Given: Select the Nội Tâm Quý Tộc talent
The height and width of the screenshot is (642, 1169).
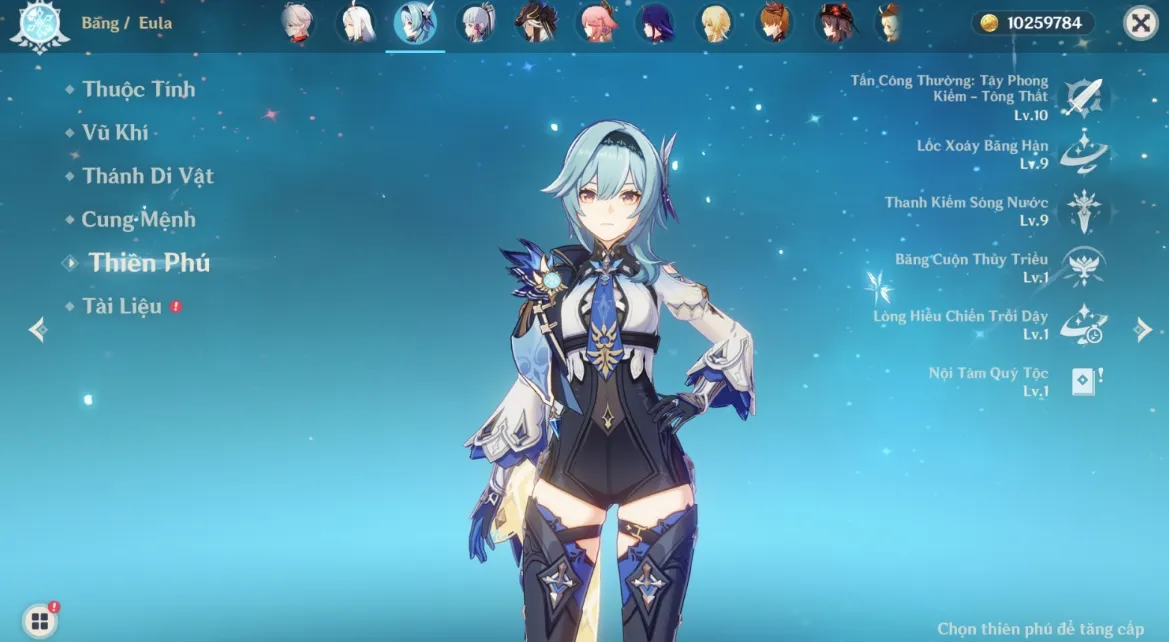Looking at the screenshot, I should (x=1082, y=381).
